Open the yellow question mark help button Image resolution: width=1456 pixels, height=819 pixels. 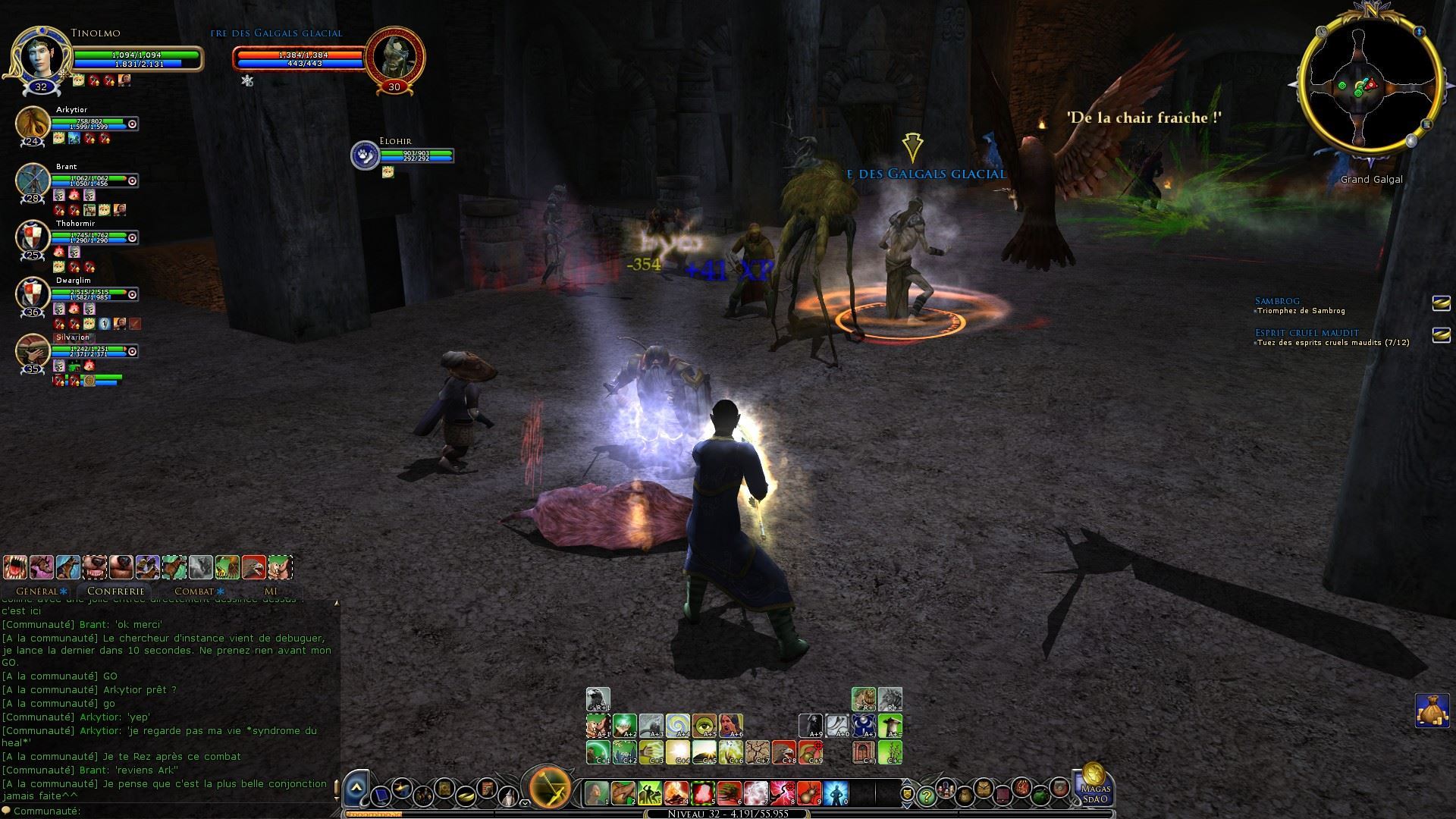tap(926, 796)
